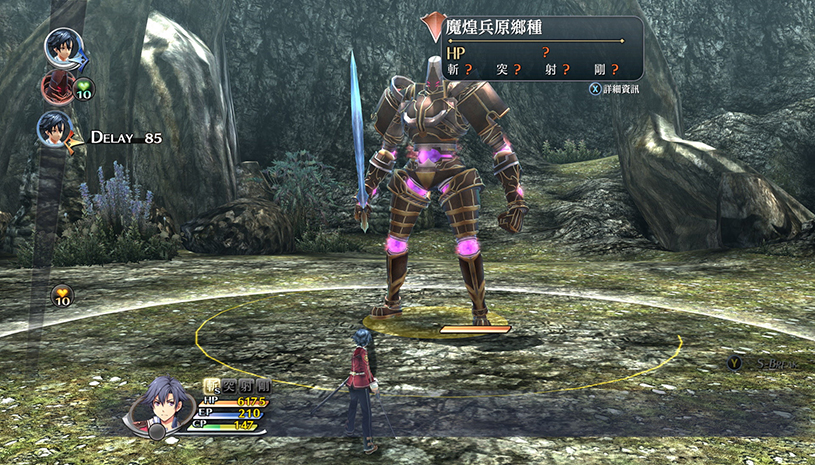Click the 射 pierce attribute icon by Rean
Viewport: 815px width, 465px height.
[x=246, y=384]
